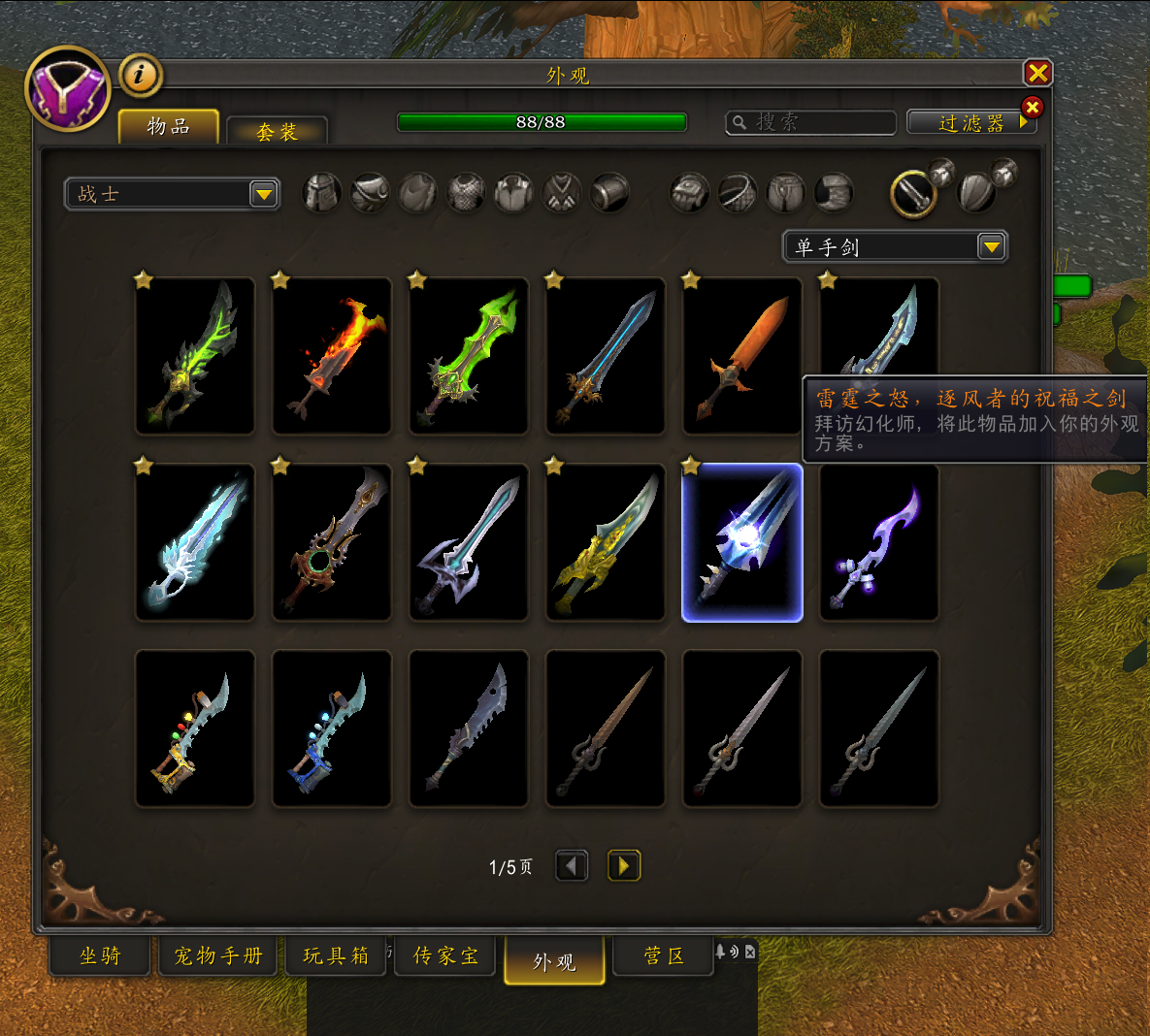
Task: Close the 外观 appearance window
Action: tap(1037, 73)
